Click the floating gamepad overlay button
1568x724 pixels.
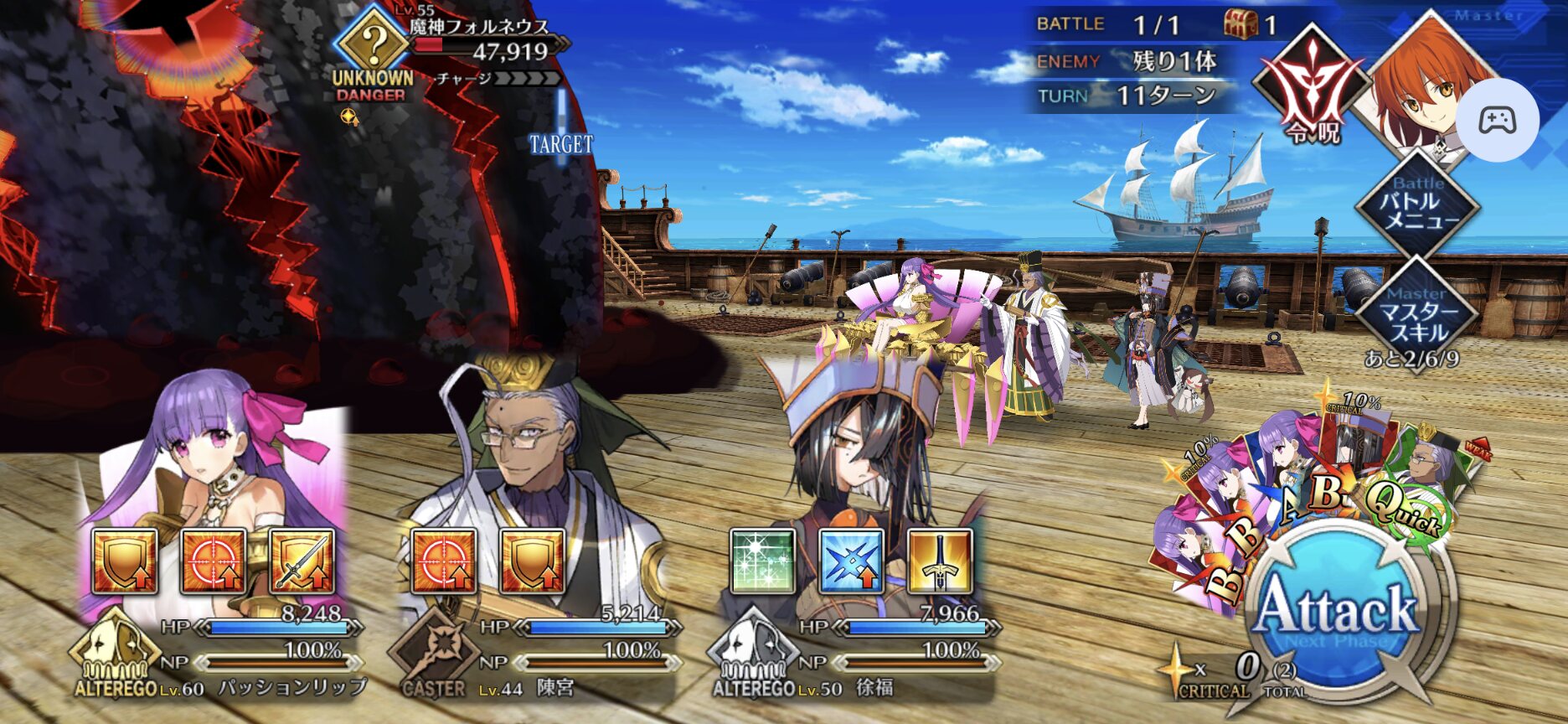coord(1496,121)
